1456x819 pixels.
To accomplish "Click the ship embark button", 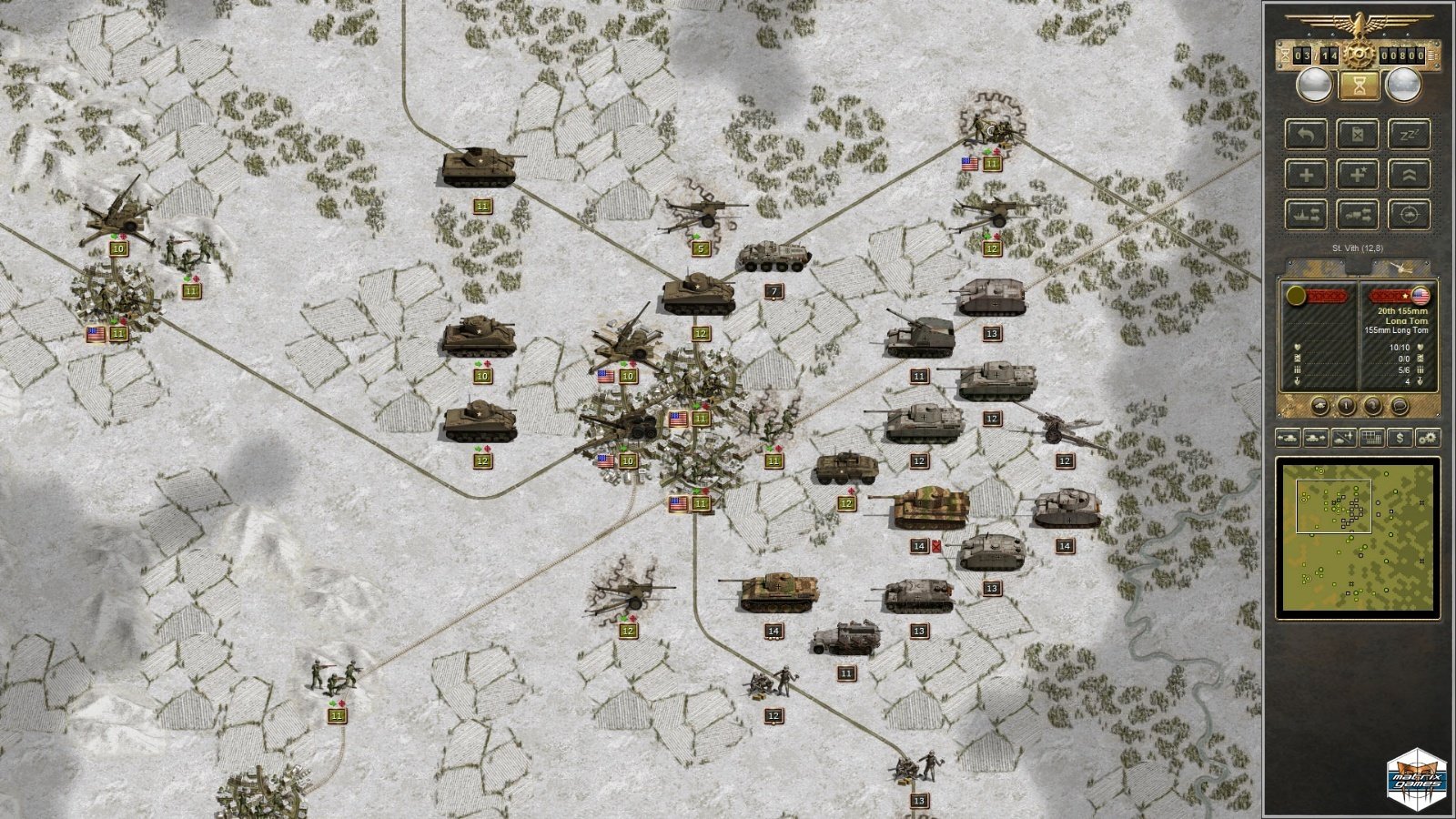I will [x=1305, y=215].
